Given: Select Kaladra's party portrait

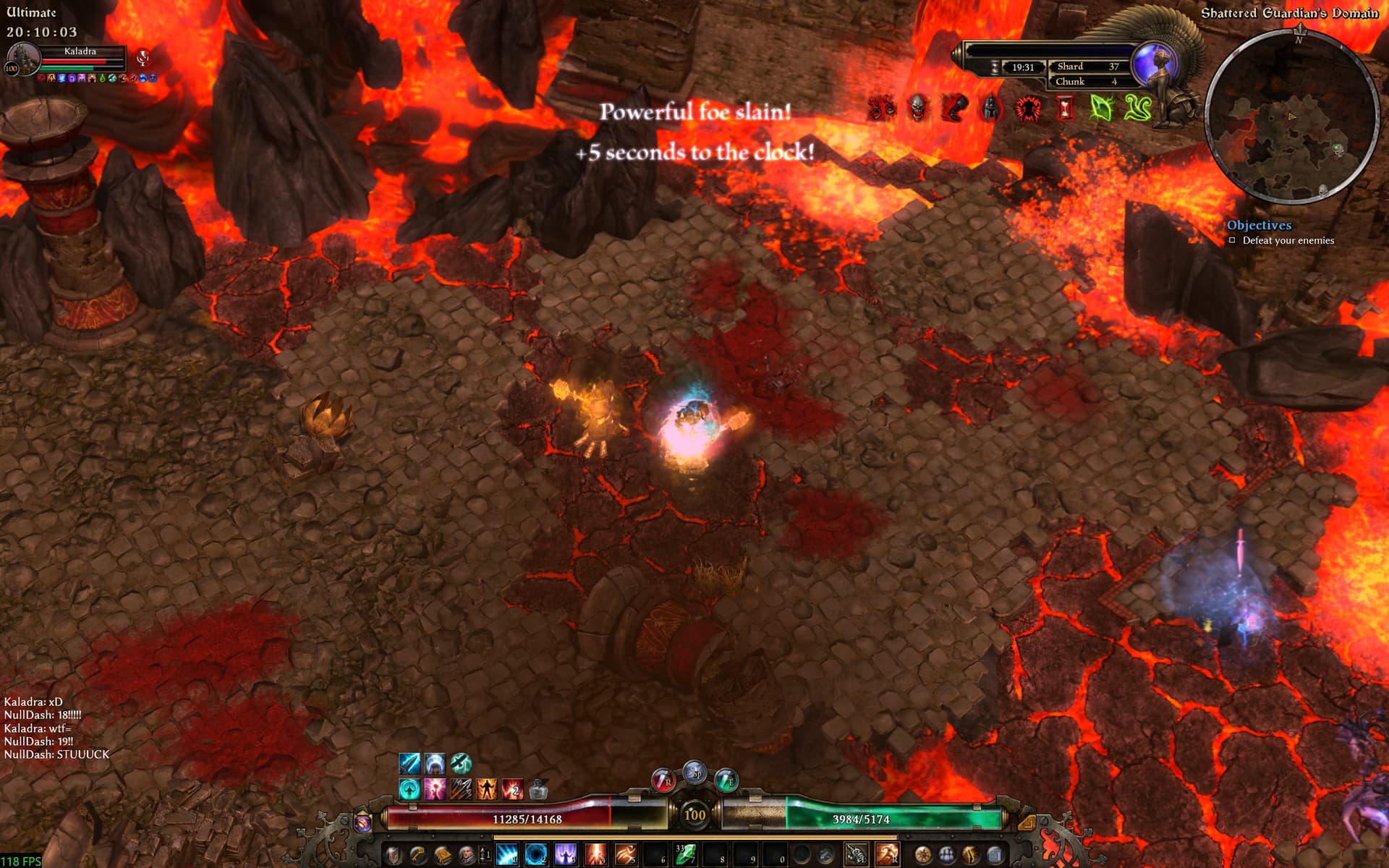Looking at the screenshot, I should [x=23, y=58].
